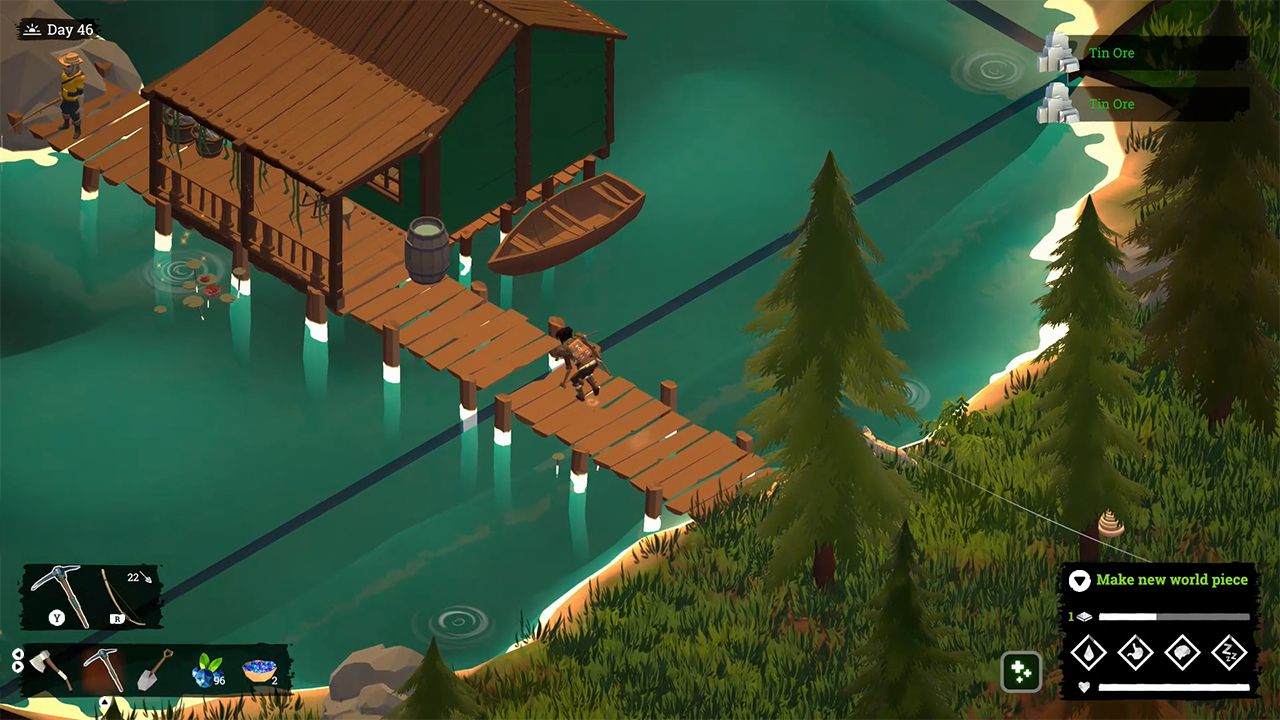
Task: Click the second Tin Ore pickup entry
Action: coord(1110,103)
